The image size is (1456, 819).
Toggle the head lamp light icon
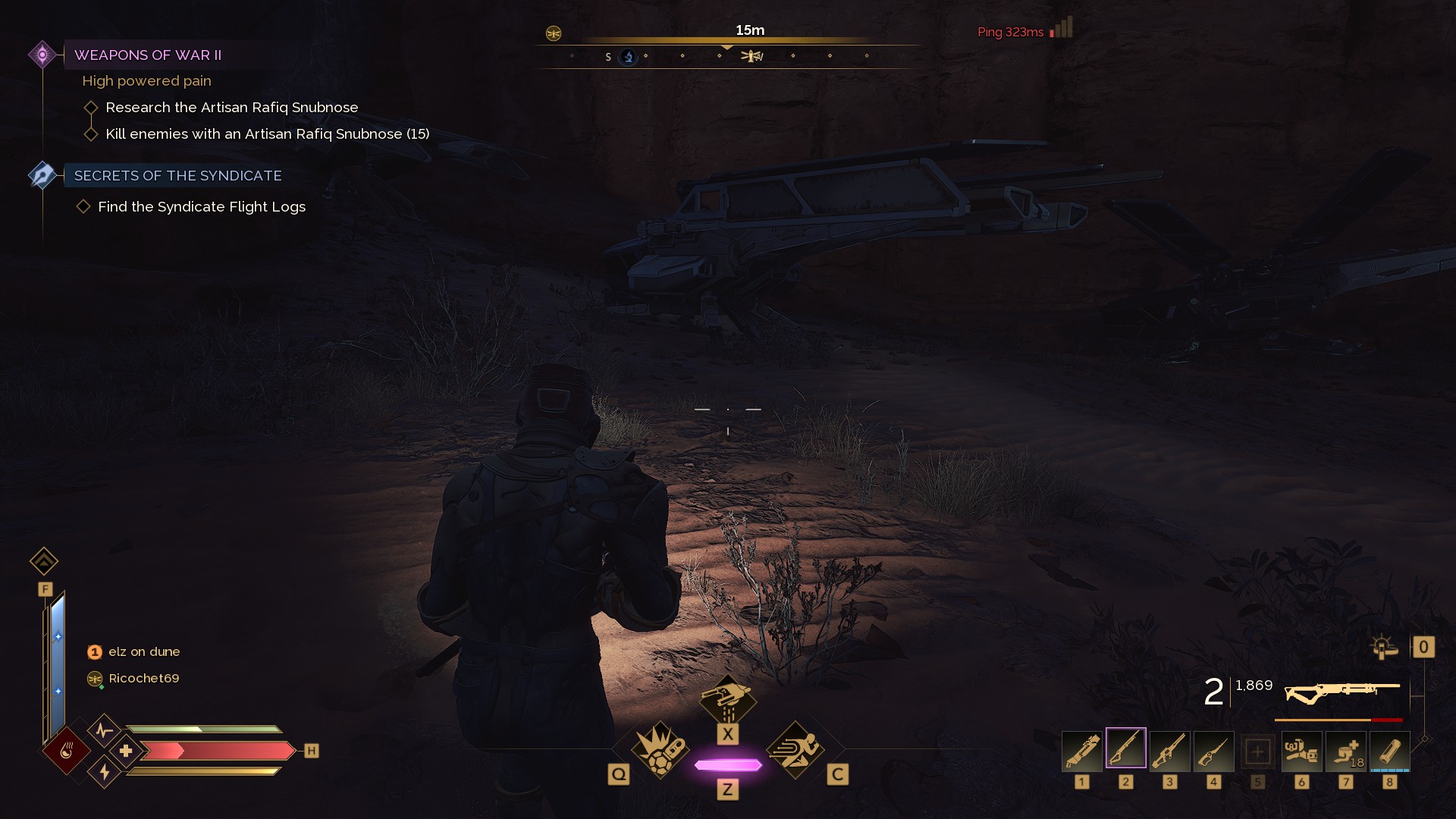coord(1384,648)
